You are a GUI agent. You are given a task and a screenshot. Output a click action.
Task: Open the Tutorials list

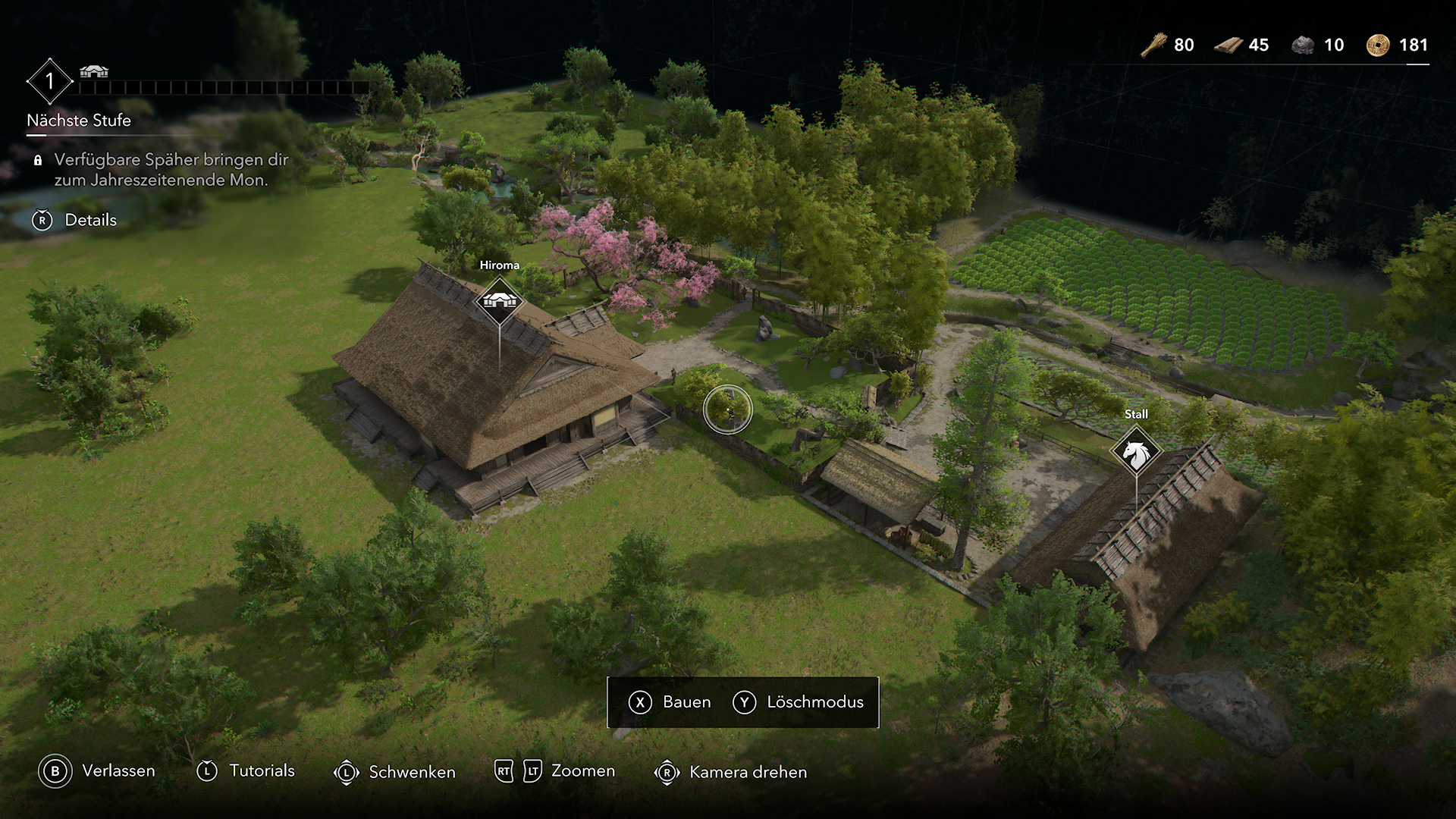(246, 771)
